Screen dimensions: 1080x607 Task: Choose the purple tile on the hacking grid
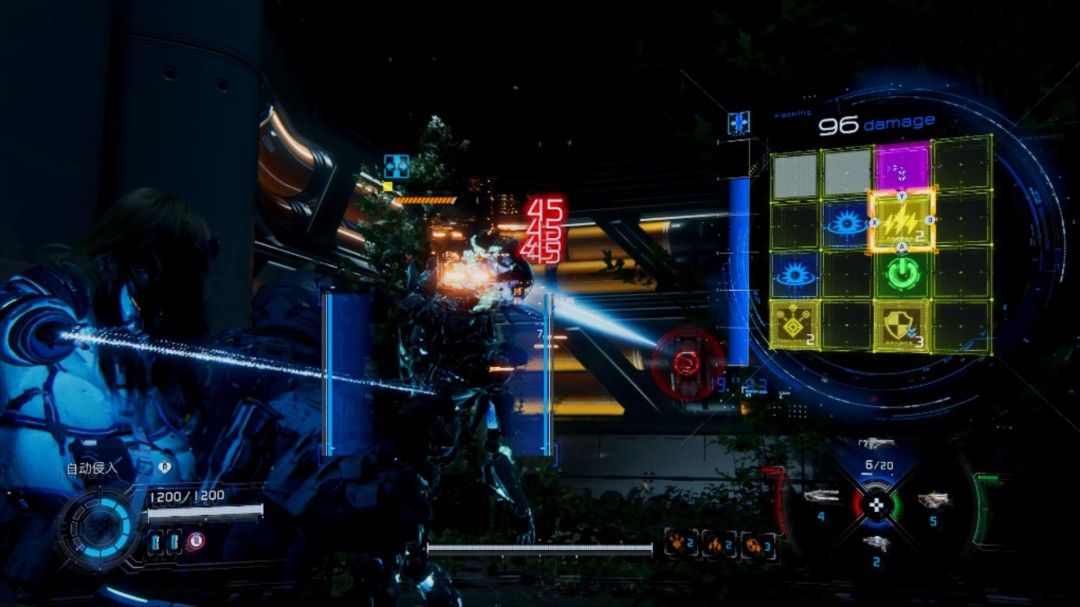pos(902,166)
